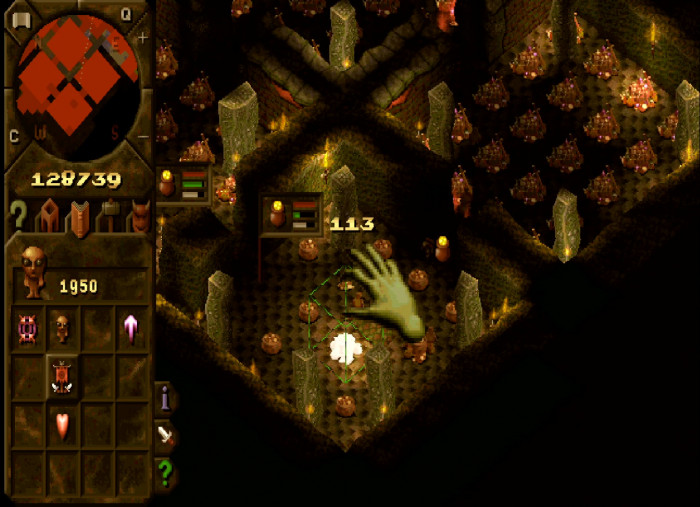Select the Possess Creature spell icon

click(29, 328)
